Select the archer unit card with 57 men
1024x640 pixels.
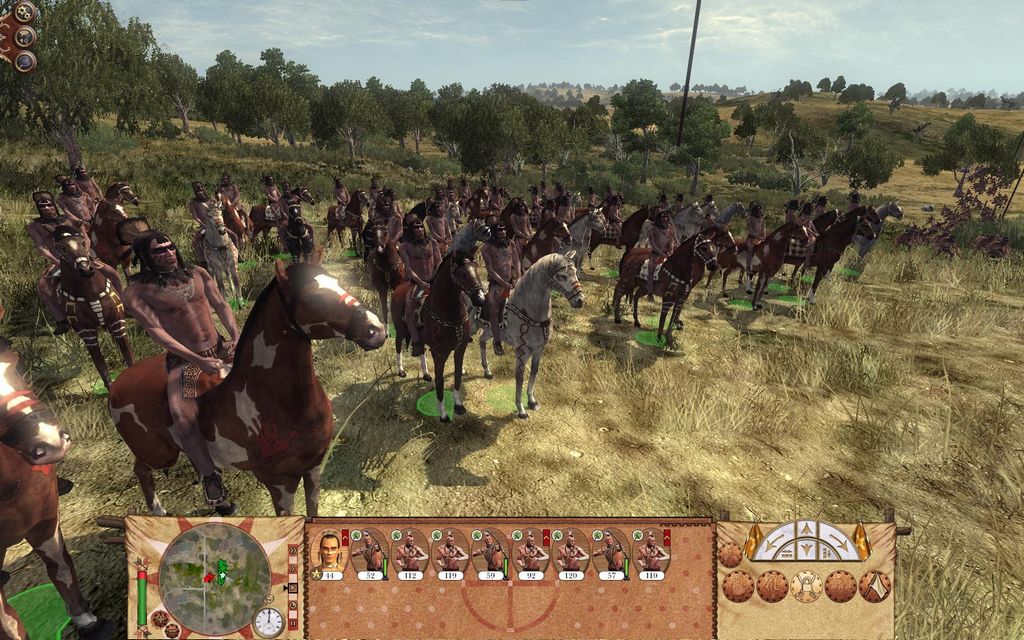coord(610,553)
